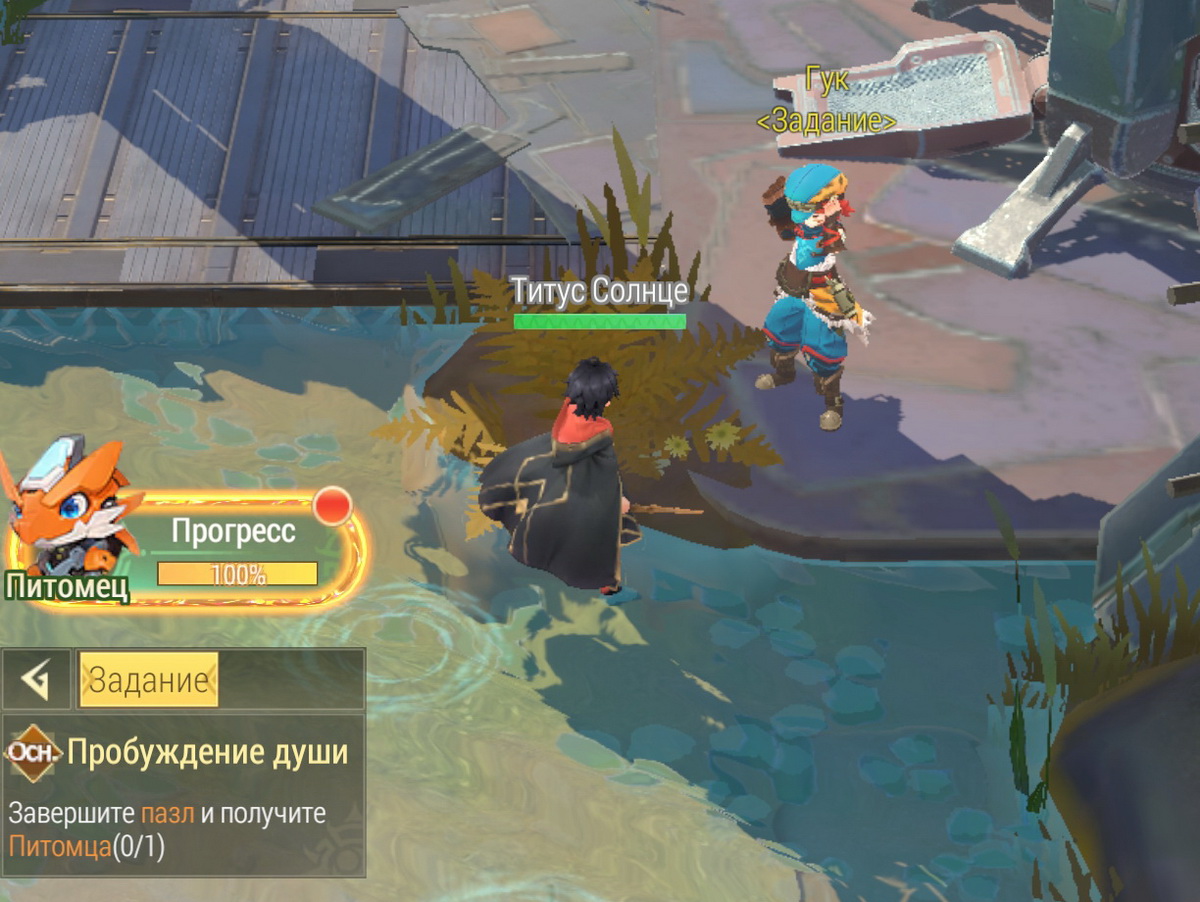This screenshot has width=1200, height=902.
Task: Talk to Гук via his Задание nameplate
Action: (x=826, y=121)
